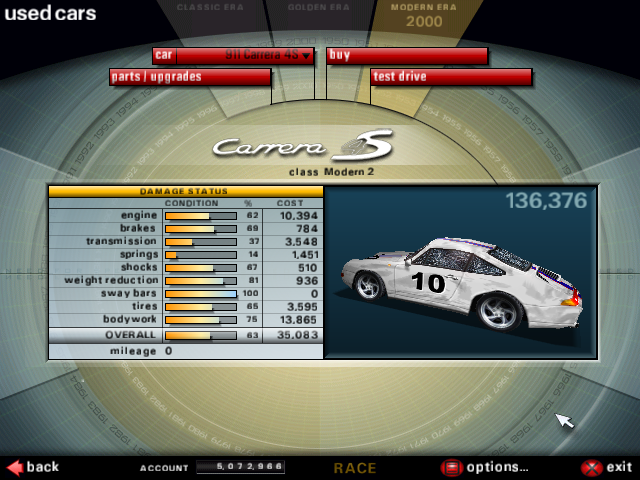The height and width of the screenshot is (480, 640).
Task: Exit the game
Action: coord(607,467)
